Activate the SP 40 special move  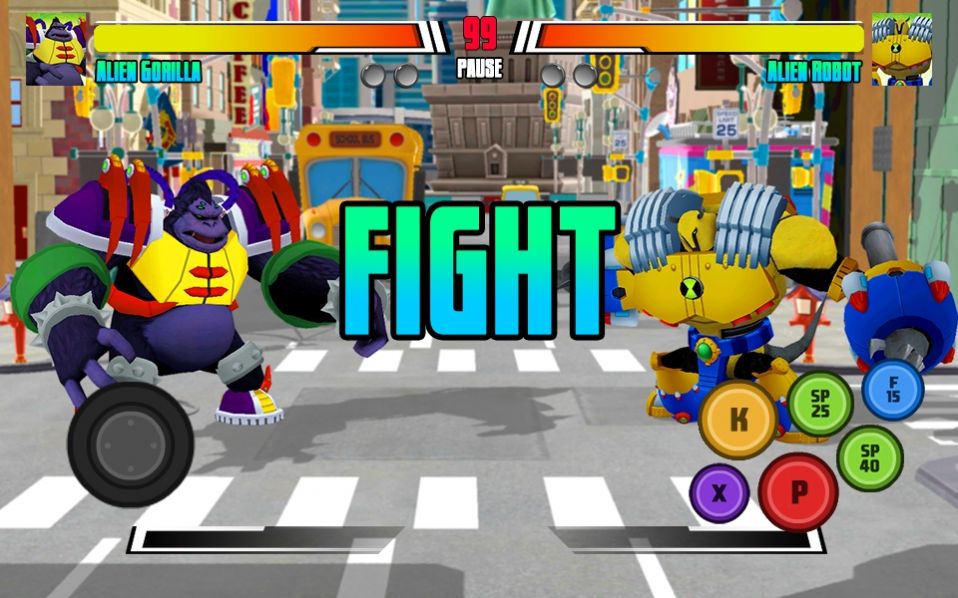(869, 458)
